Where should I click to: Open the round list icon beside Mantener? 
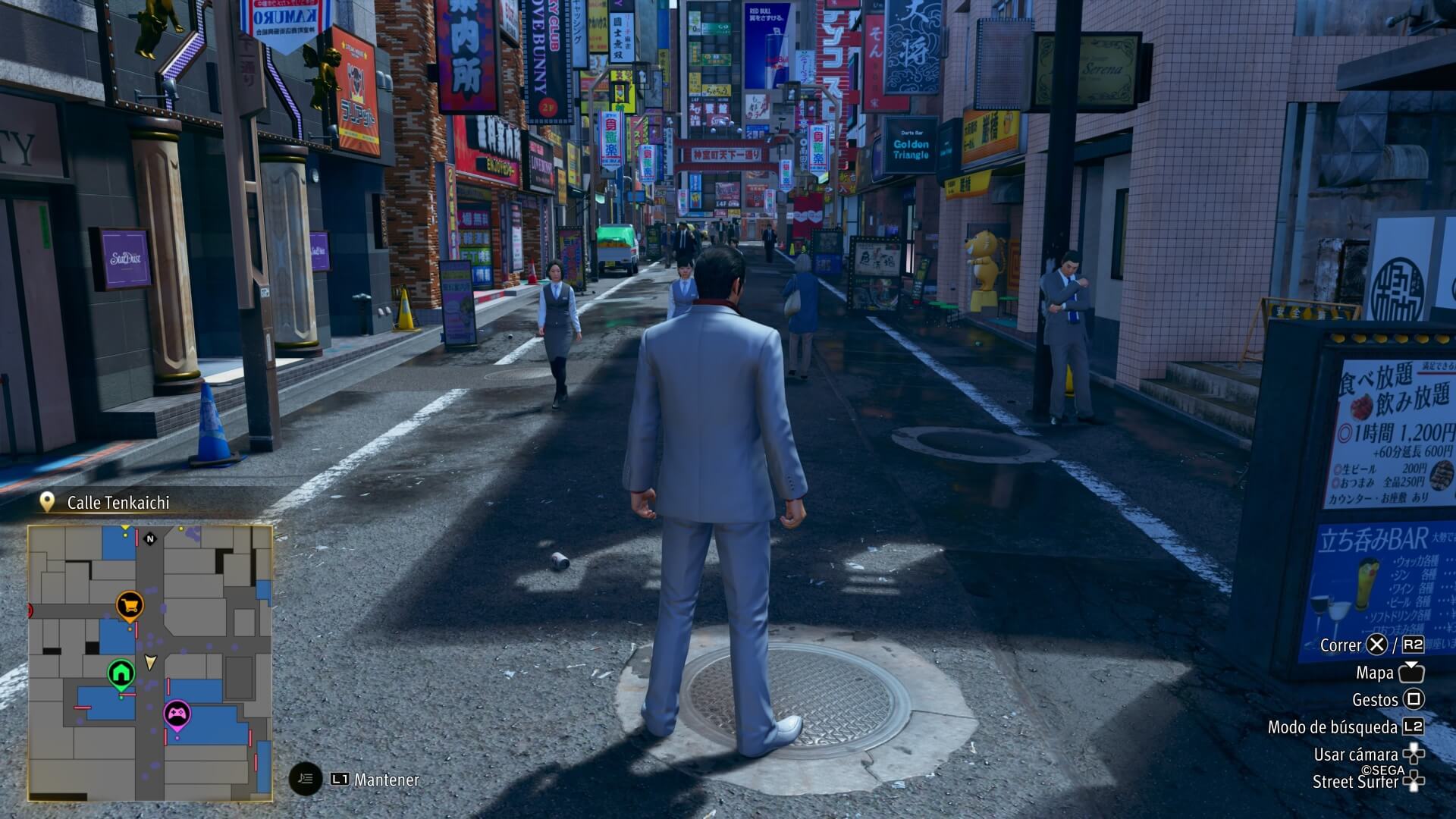(x=306, y=779)
